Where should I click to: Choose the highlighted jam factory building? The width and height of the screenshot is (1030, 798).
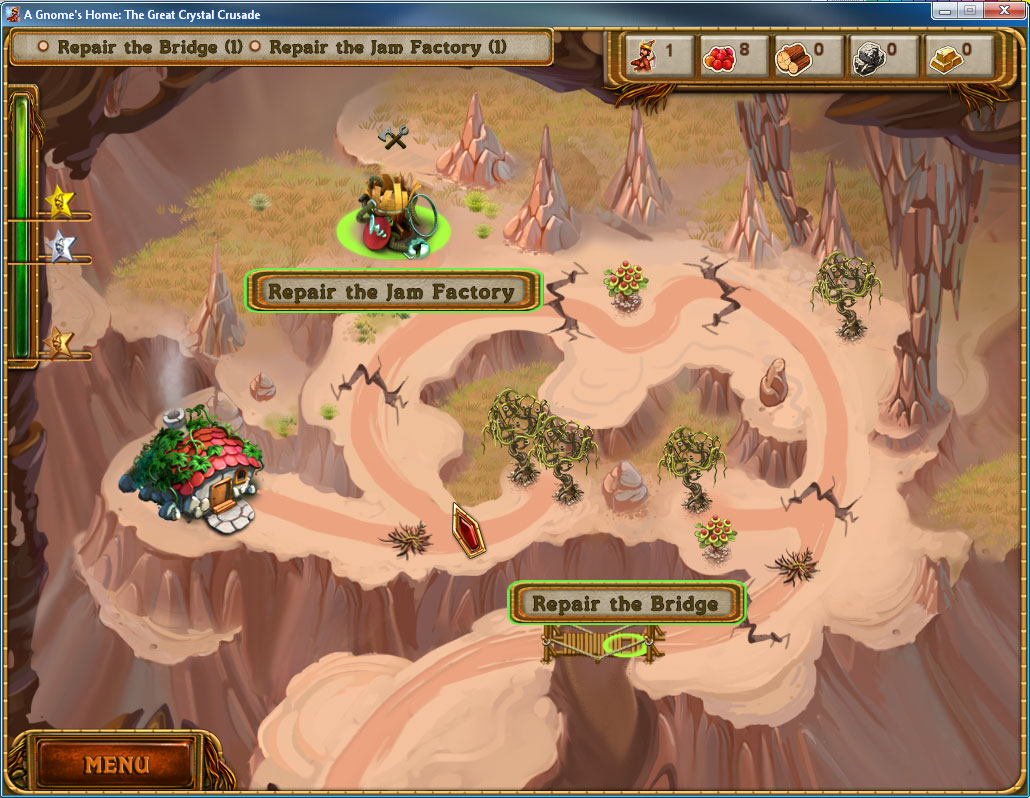click(x=394, y=219)
